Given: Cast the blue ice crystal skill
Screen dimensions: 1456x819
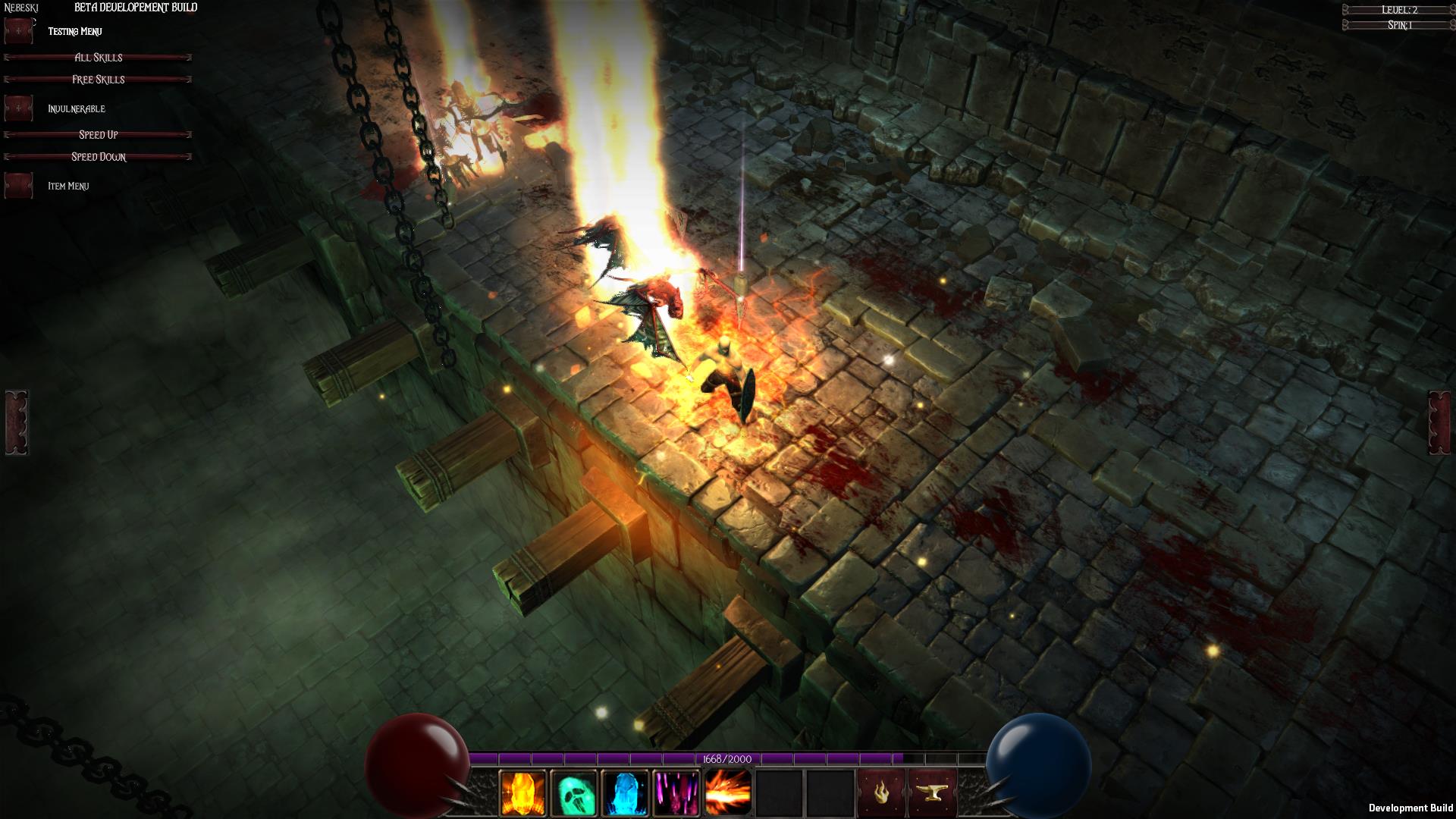Looking at the screenshot, I should pos(625,793).
